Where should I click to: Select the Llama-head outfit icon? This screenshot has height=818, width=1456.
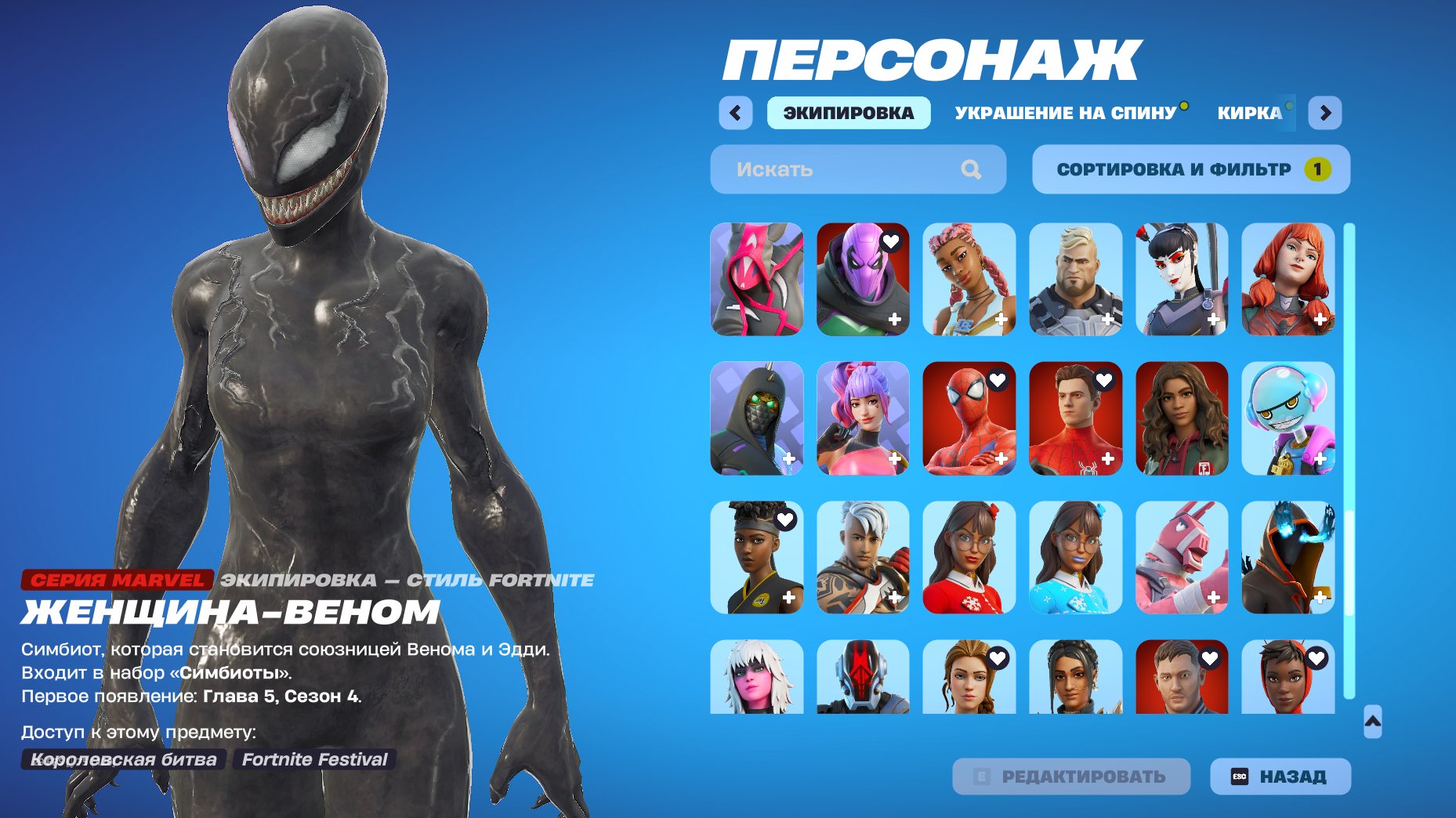click(1181, 559)
